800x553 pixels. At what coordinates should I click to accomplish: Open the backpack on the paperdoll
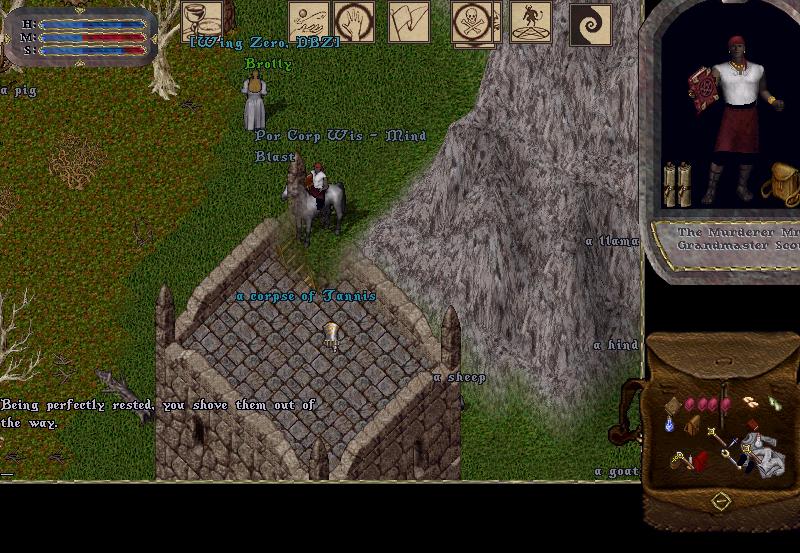pos(780,185)
